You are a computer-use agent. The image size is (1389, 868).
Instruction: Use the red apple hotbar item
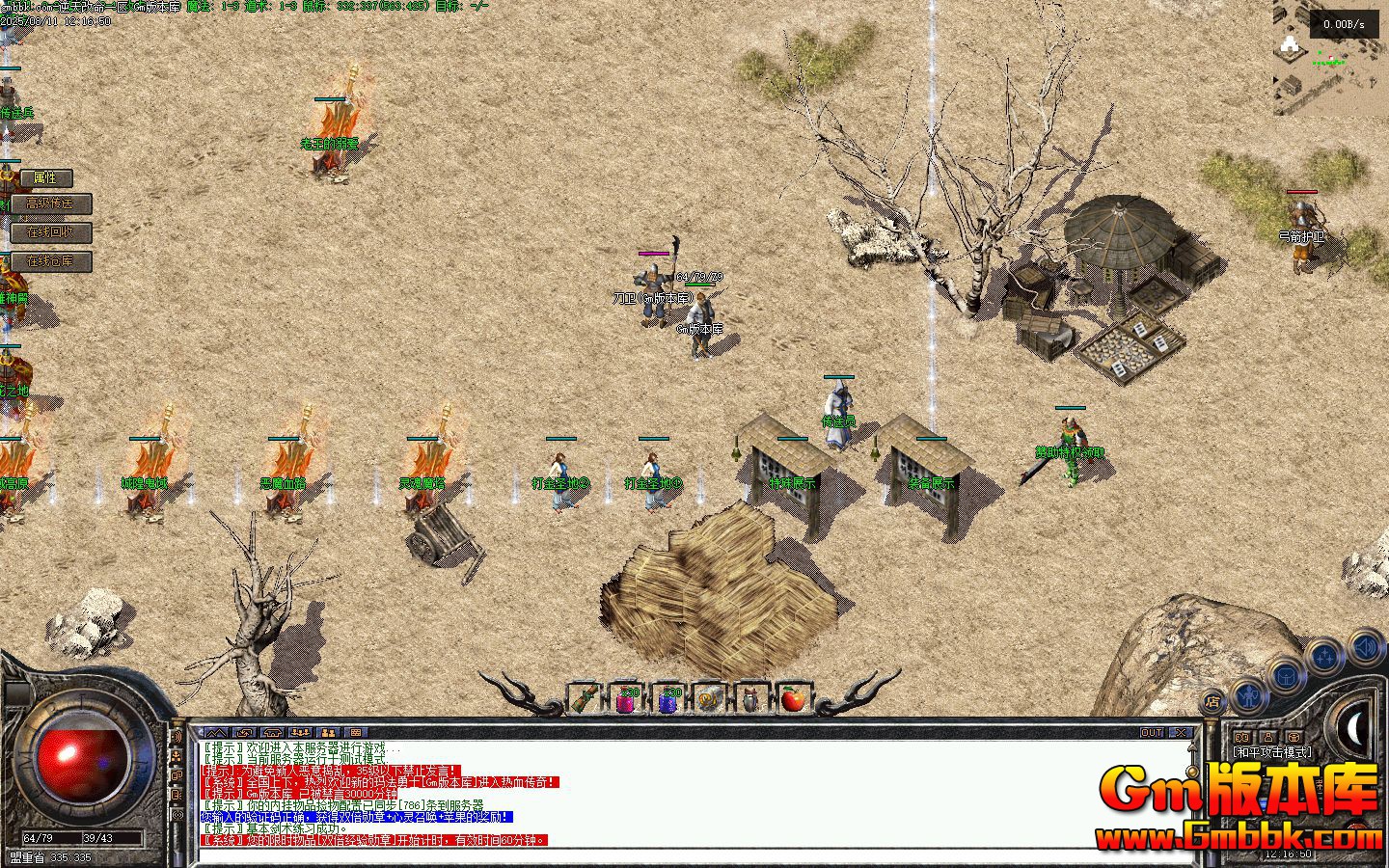pos(793,699)
